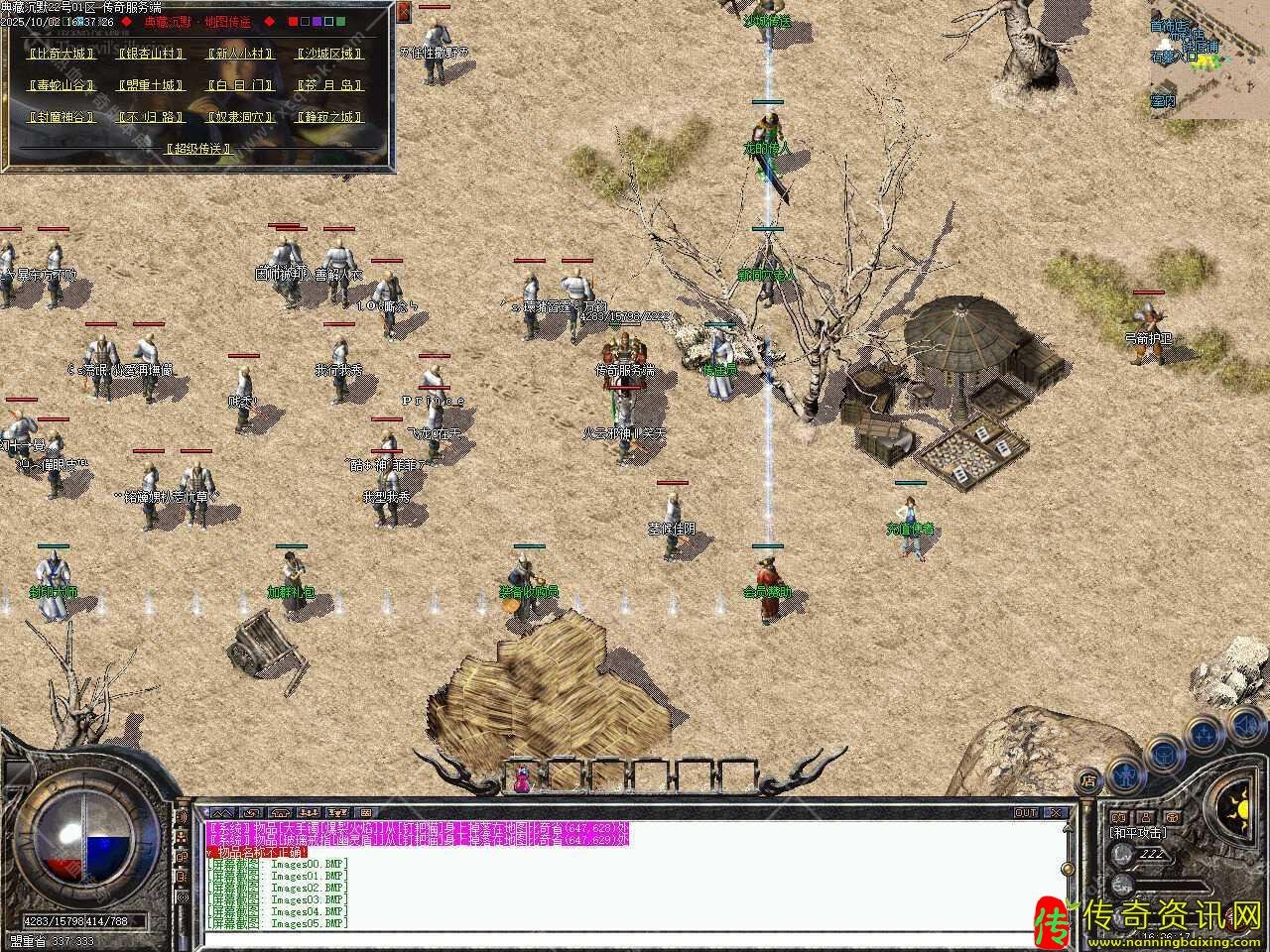Open the shop with the 店 button

tap(1088, 780)
